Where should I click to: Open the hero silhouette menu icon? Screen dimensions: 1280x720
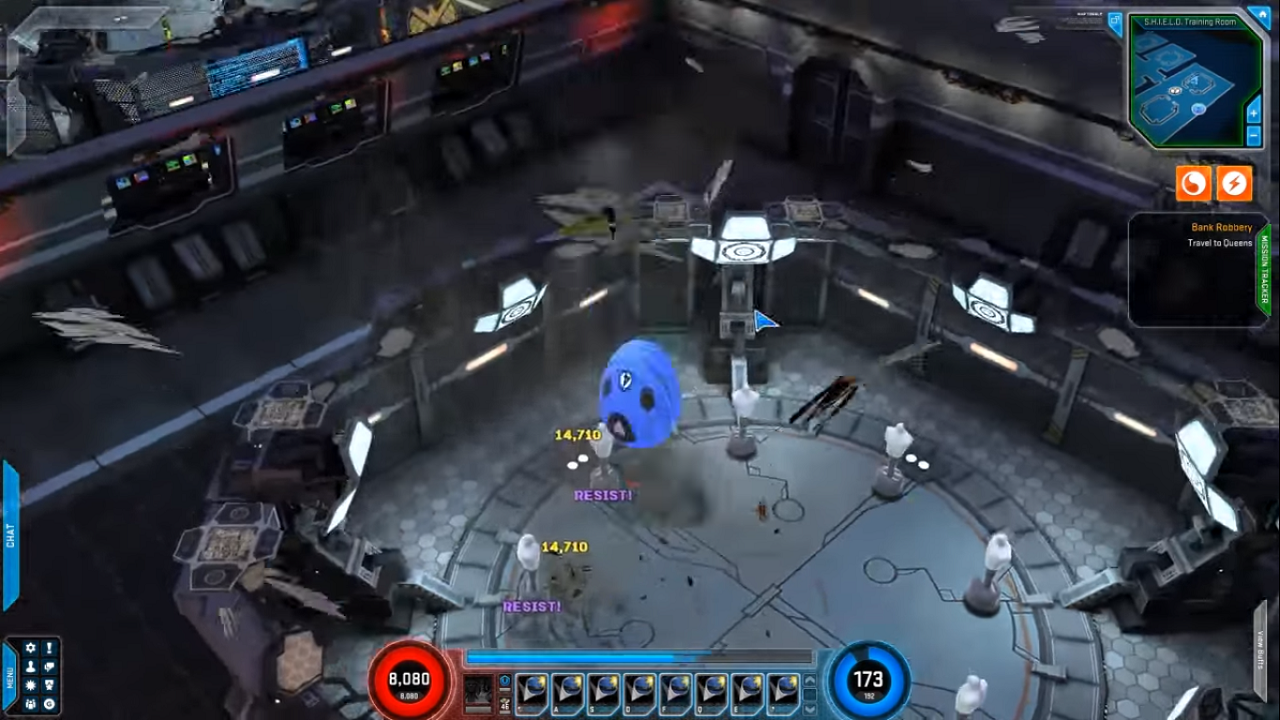(x=30, y=667)
